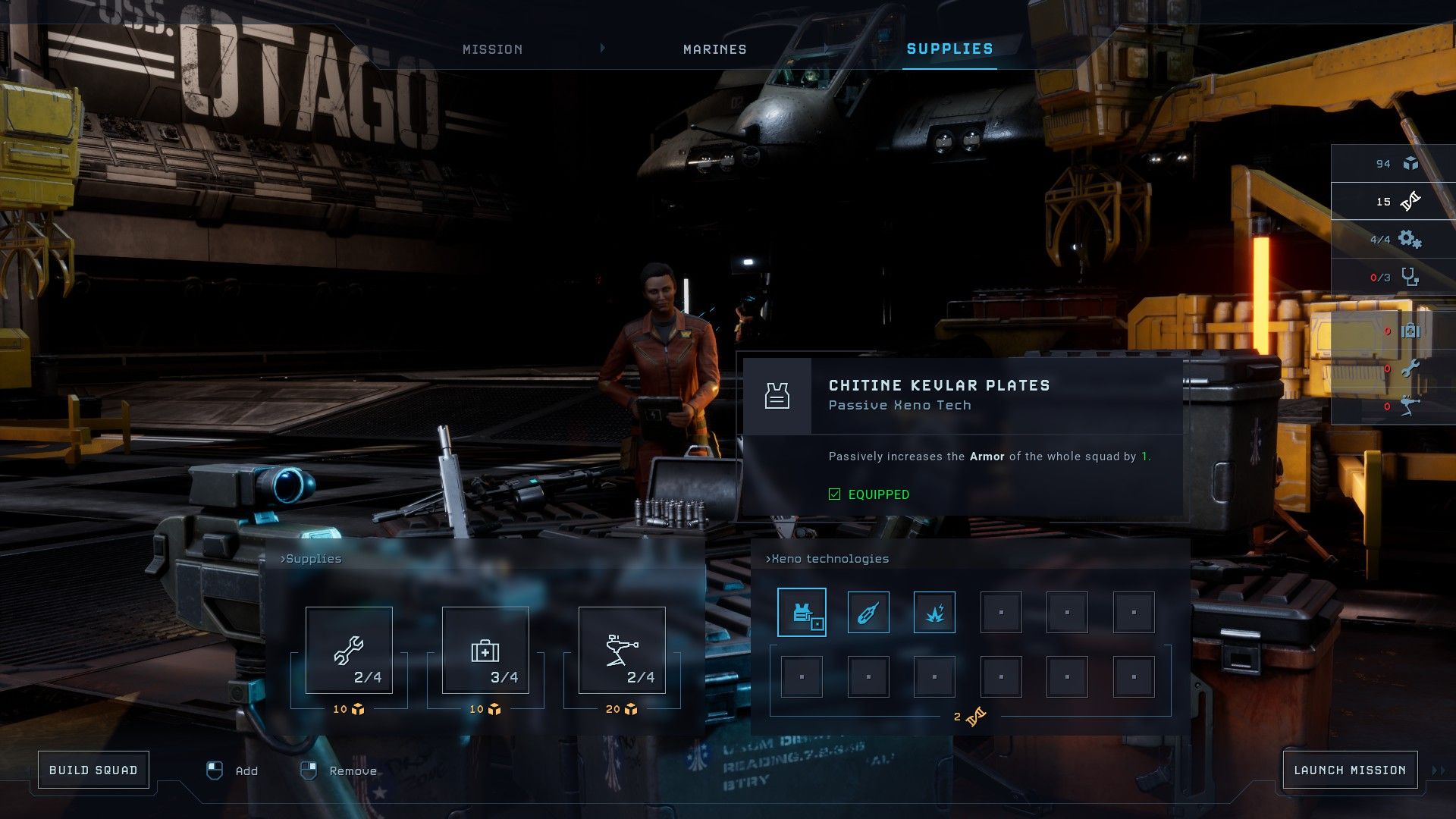Toggle the Equipped checkbox
This screenshot has width=1456, height=819.
pos(835,494)
